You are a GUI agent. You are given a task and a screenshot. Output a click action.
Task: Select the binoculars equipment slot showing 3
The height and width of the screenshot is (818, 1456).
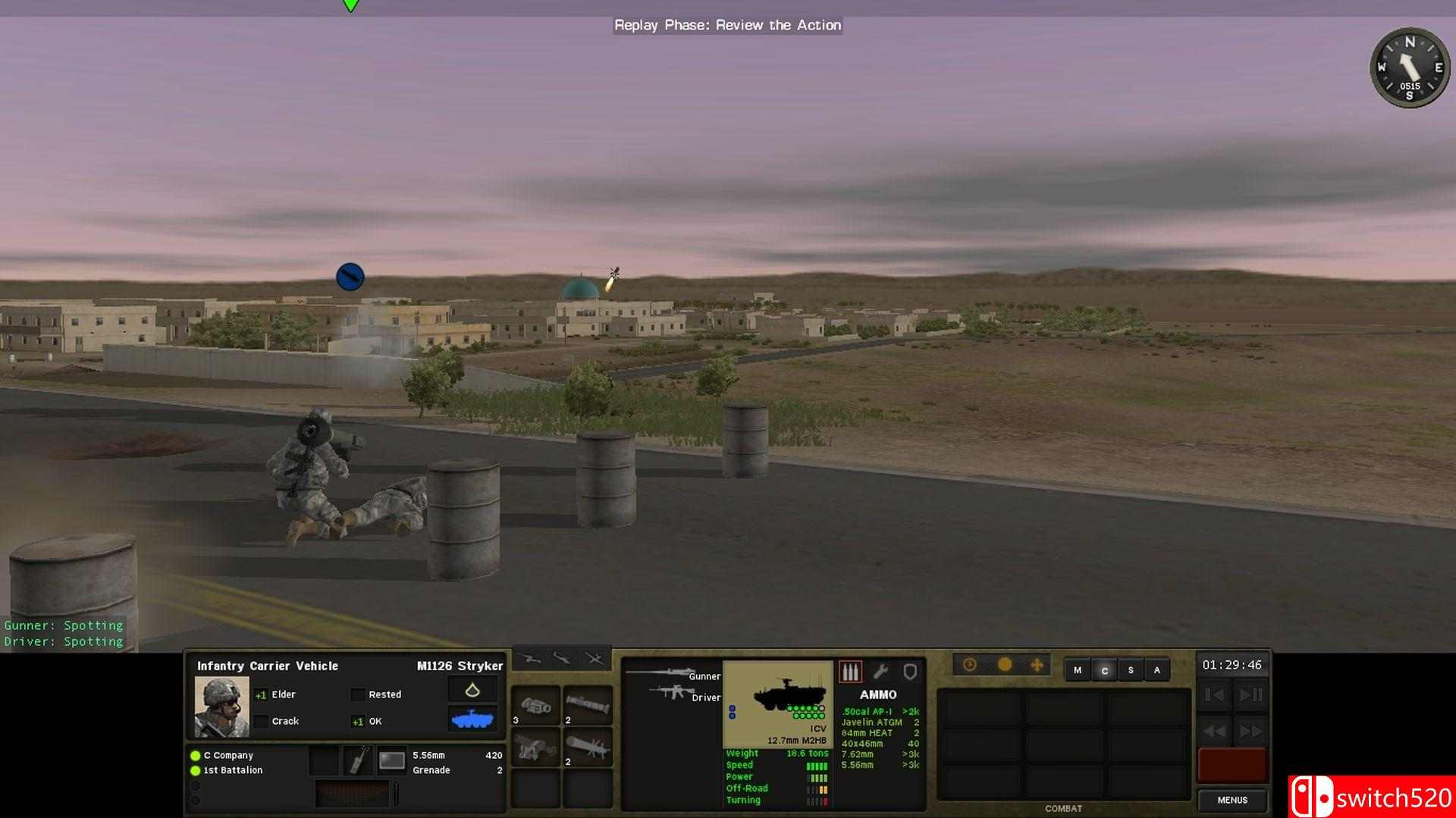(536, 707)
